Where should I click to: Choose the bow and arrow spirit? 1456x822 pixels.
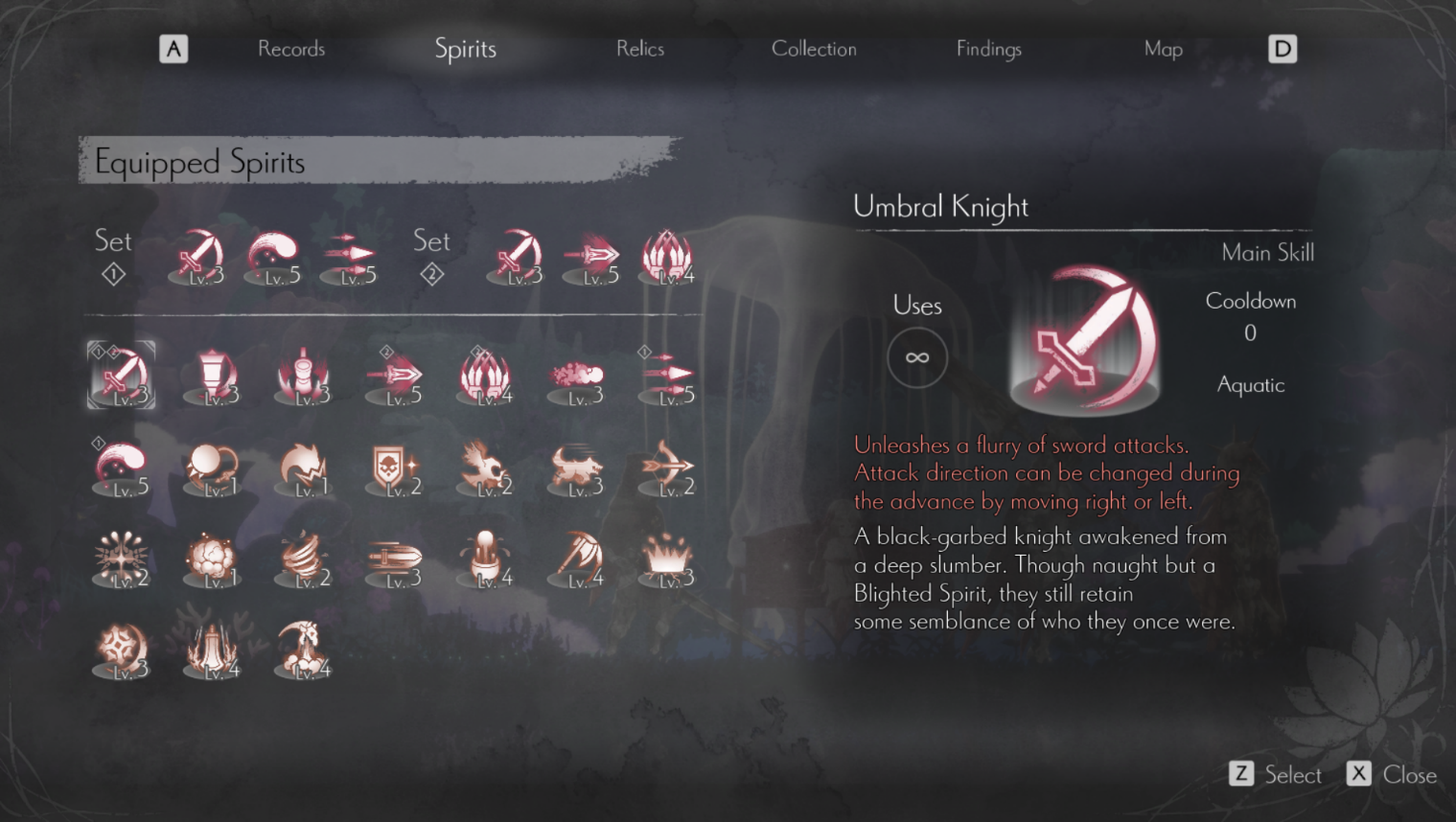[668, 468]
